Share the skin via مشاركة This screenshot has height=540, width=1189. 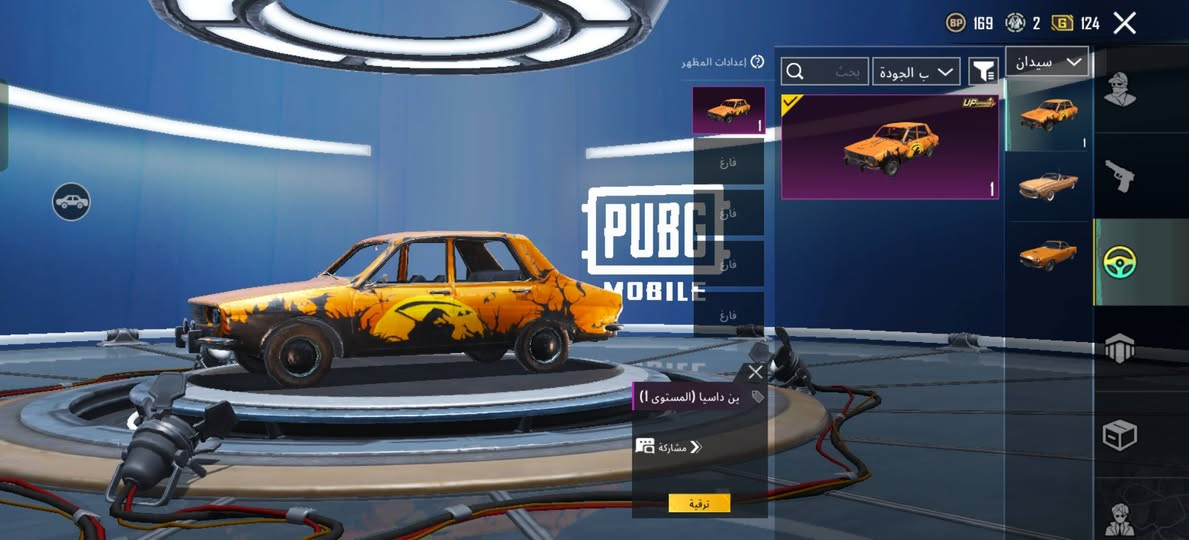668,447
